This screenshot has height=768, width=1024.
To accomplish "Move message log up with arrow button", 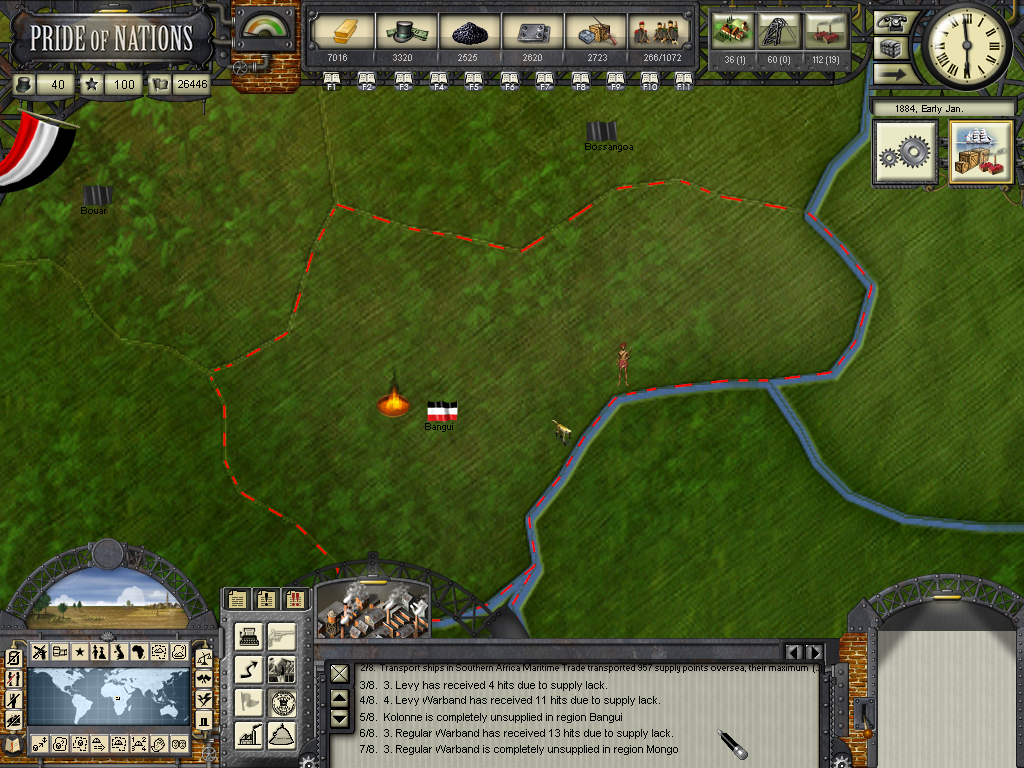I will [339, 698].
